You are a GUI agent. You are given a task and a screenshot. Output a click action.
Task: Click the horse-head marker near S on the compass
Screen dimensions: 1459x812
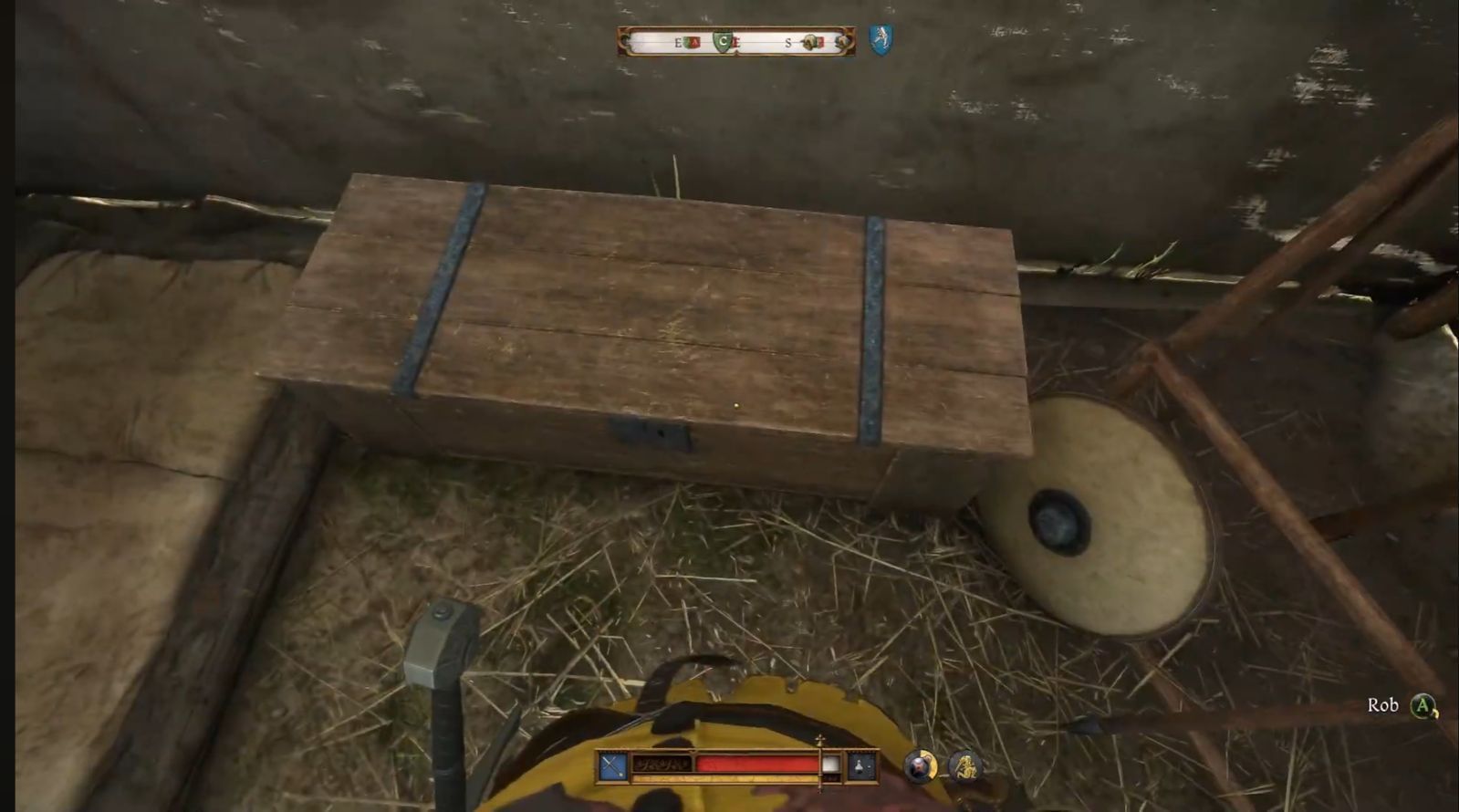tap(810, 41)
